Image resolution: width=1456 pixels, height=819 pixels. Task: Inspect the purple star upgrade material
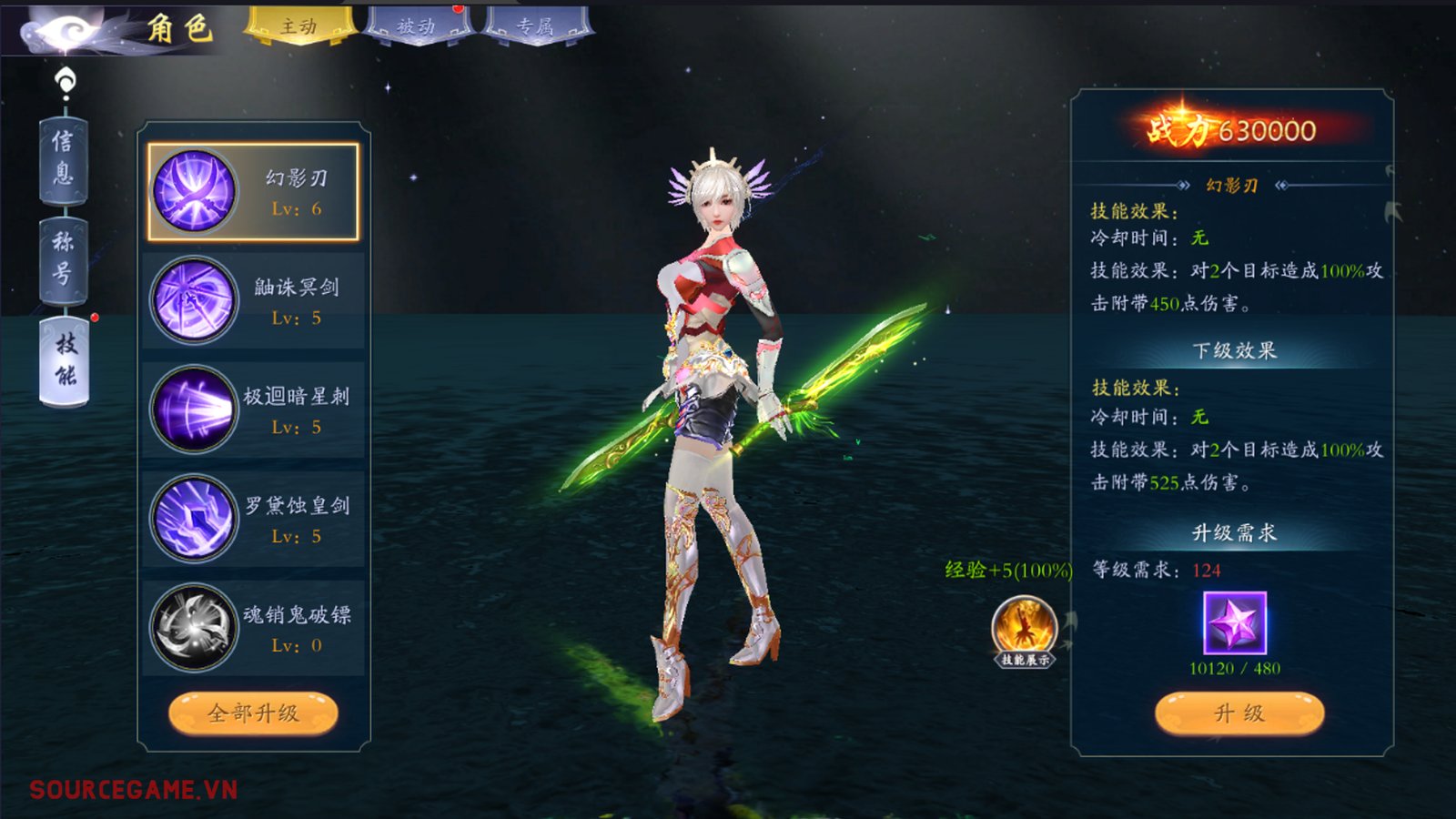pyautogui.click(x=1235, y=623)
